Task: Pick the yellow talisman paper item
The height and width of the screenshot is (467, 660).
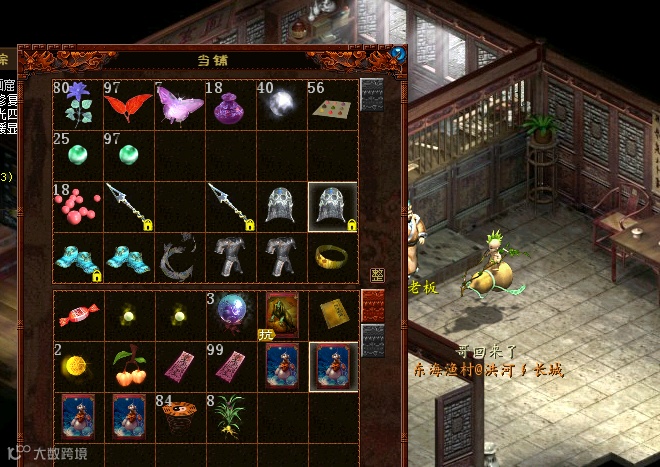Action: coord(332,316)
